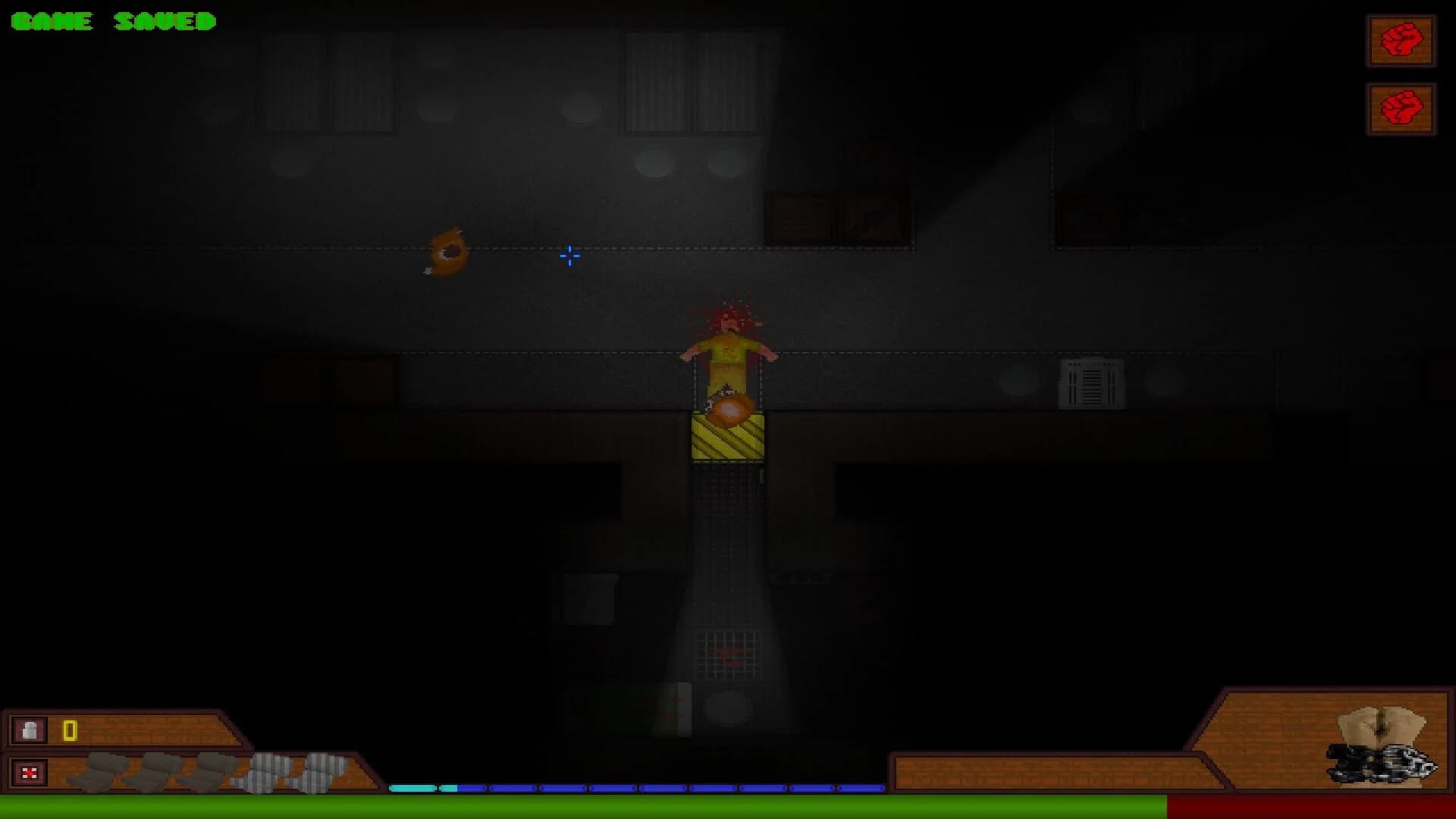
Task: Click the yellow ammo counter showing zero
Action: [68, 730]
